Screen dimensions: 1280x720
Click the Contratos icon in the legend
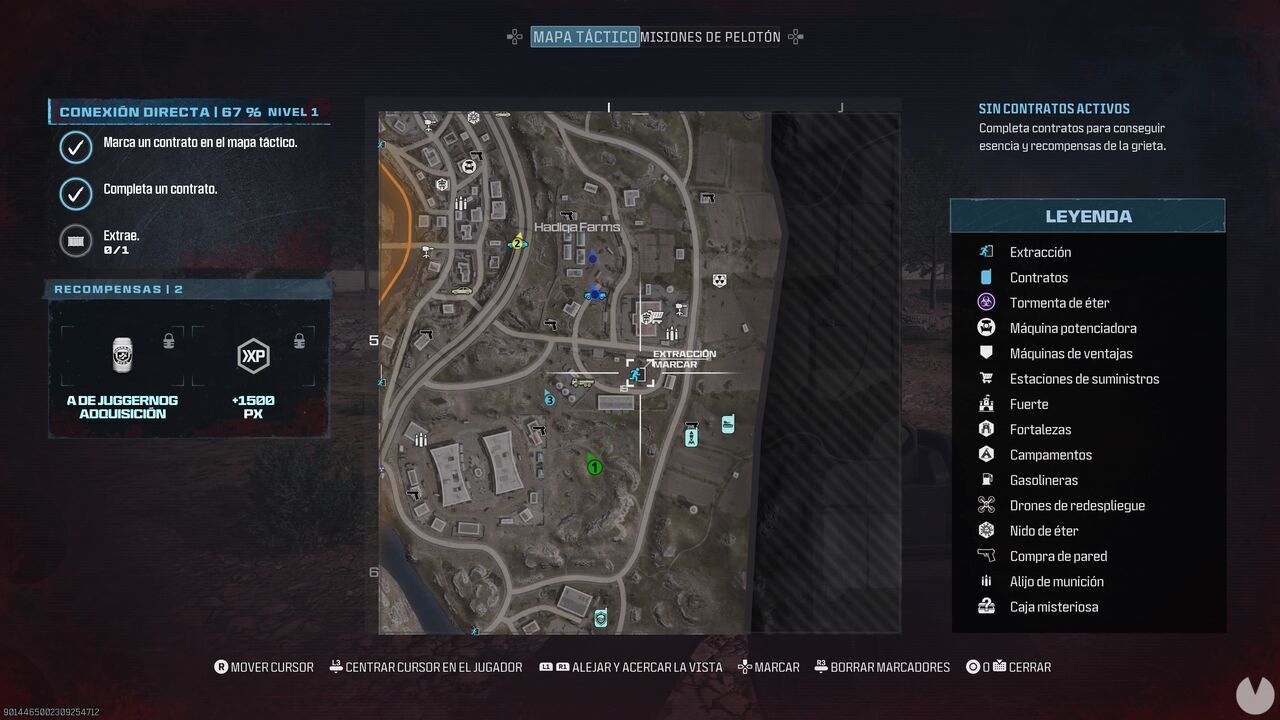click(x=985, y=277)
